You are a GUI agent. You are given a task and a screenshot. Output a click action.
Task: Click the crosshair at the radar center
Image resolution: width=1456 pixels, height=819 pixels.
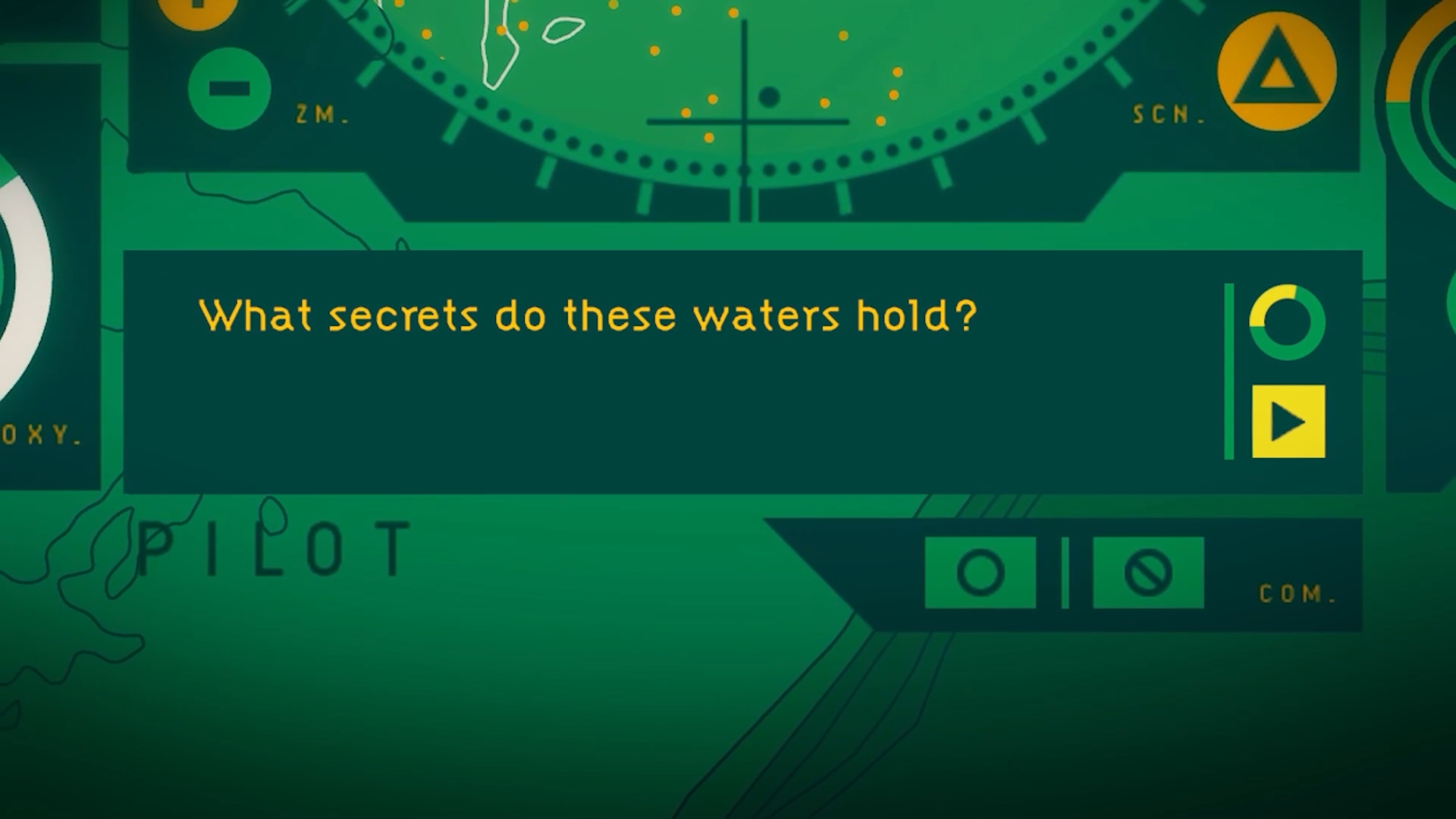(744, 119)
